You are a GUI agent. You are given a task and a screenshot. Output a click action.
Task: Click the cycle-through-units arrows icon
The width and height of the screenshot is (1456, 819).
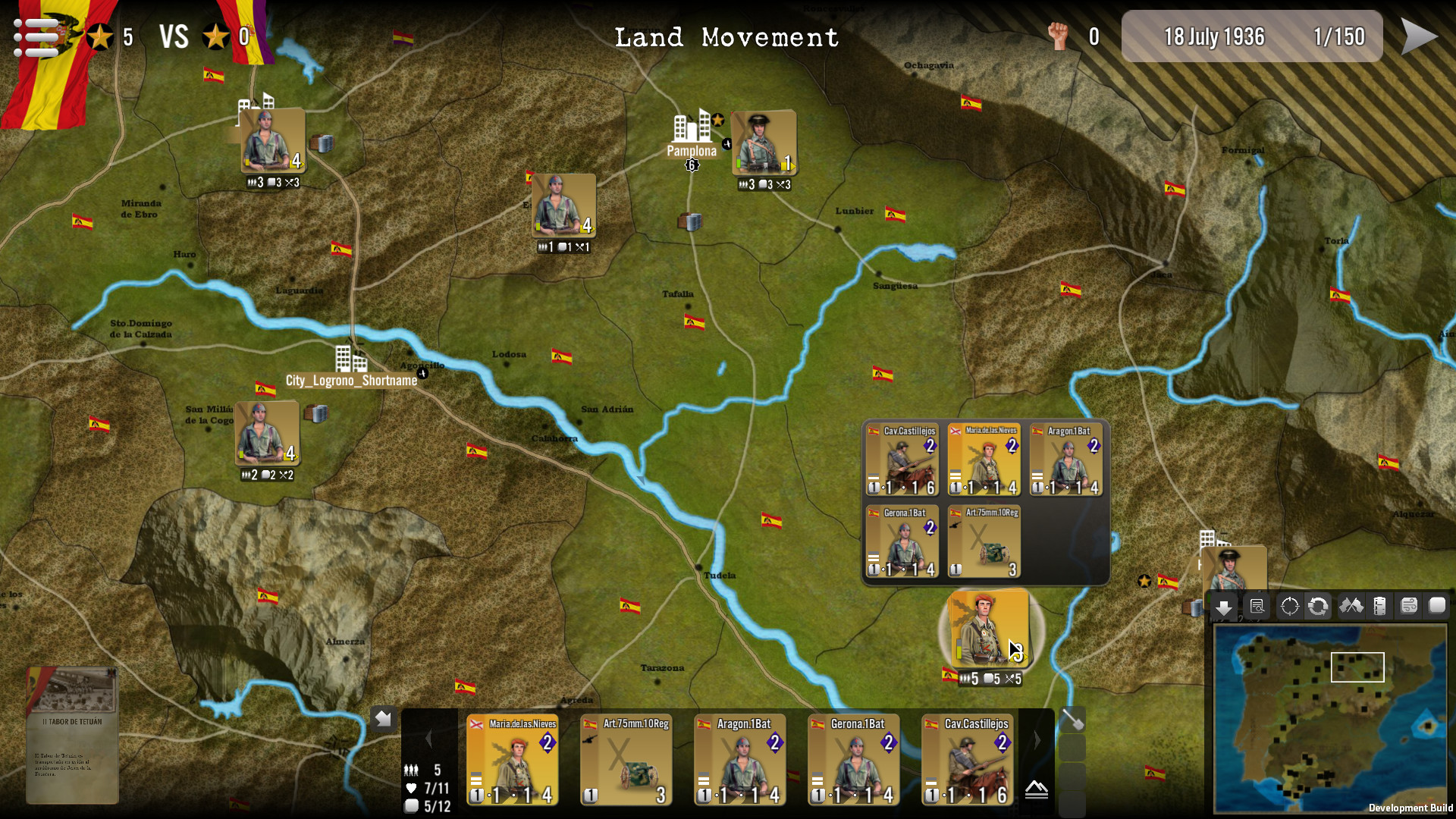pyautogui.click(x=1319, y=607)
